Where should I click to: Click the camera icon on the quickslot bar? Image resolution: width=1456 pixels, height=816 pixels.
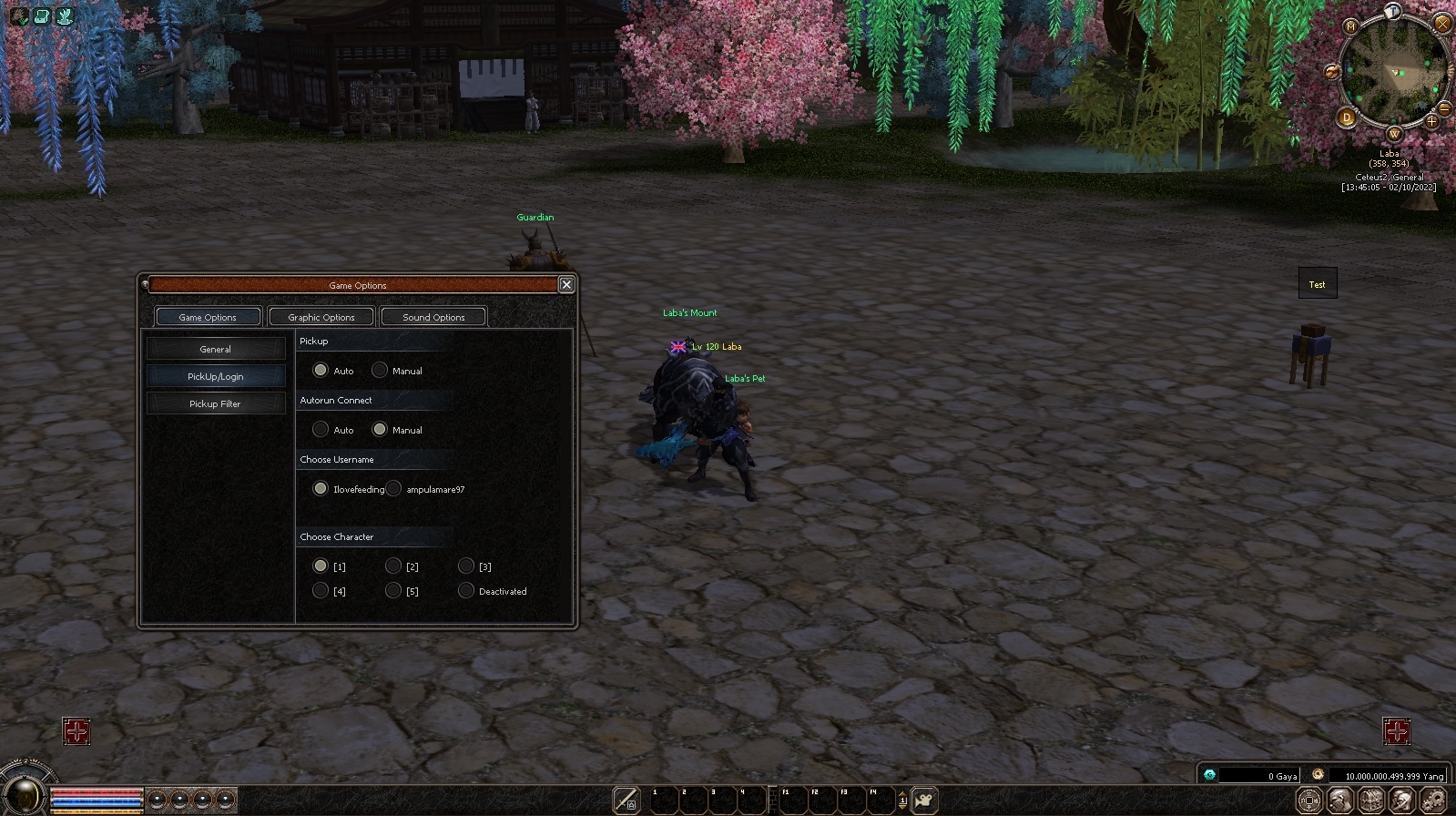pos(922,800)
